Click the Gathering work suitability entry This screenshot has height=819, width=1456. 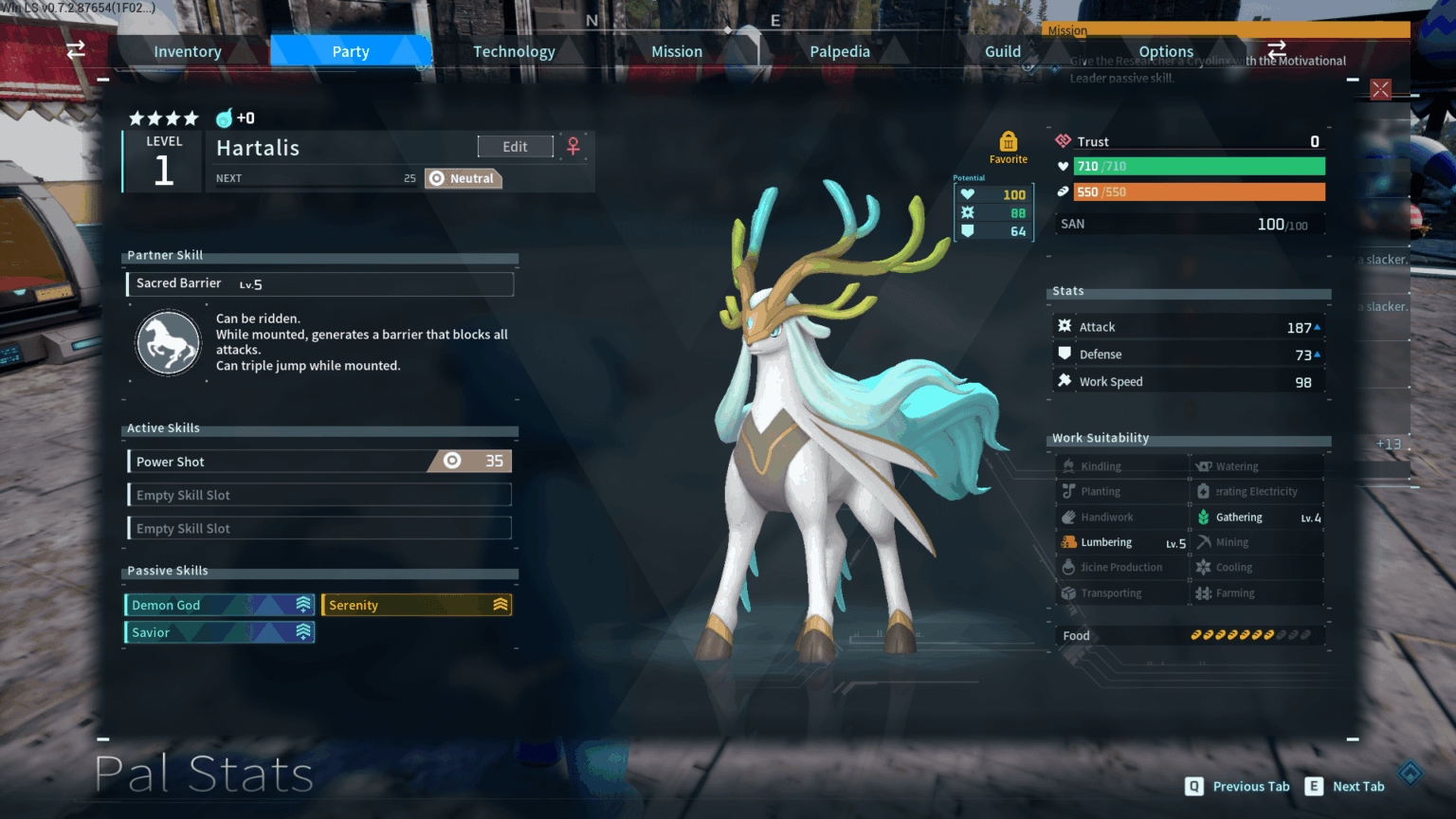tap(1258, 518)
